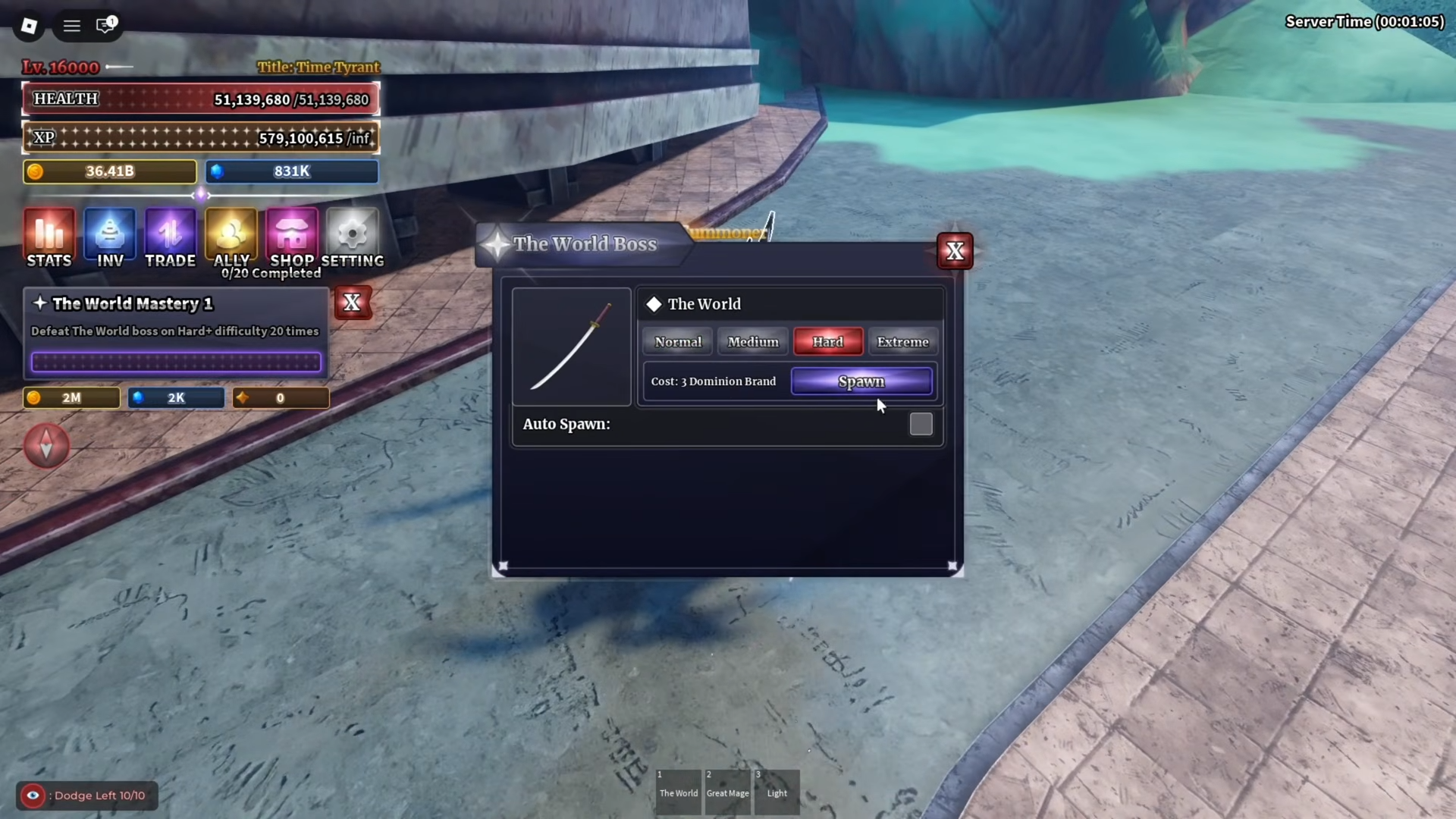
Task: Choose the Light hotbar slot
Action: [777, 792]
